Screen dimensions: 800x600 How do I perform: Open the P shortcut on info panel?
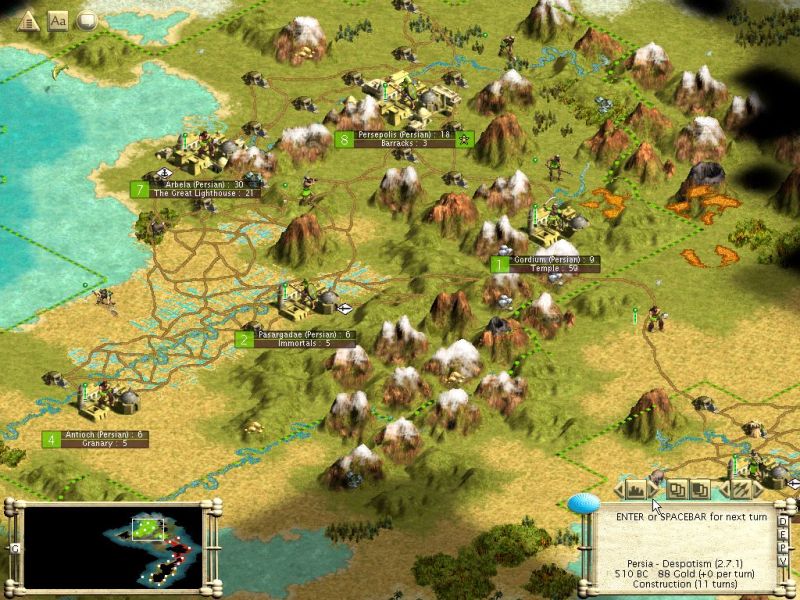(783, 546)
